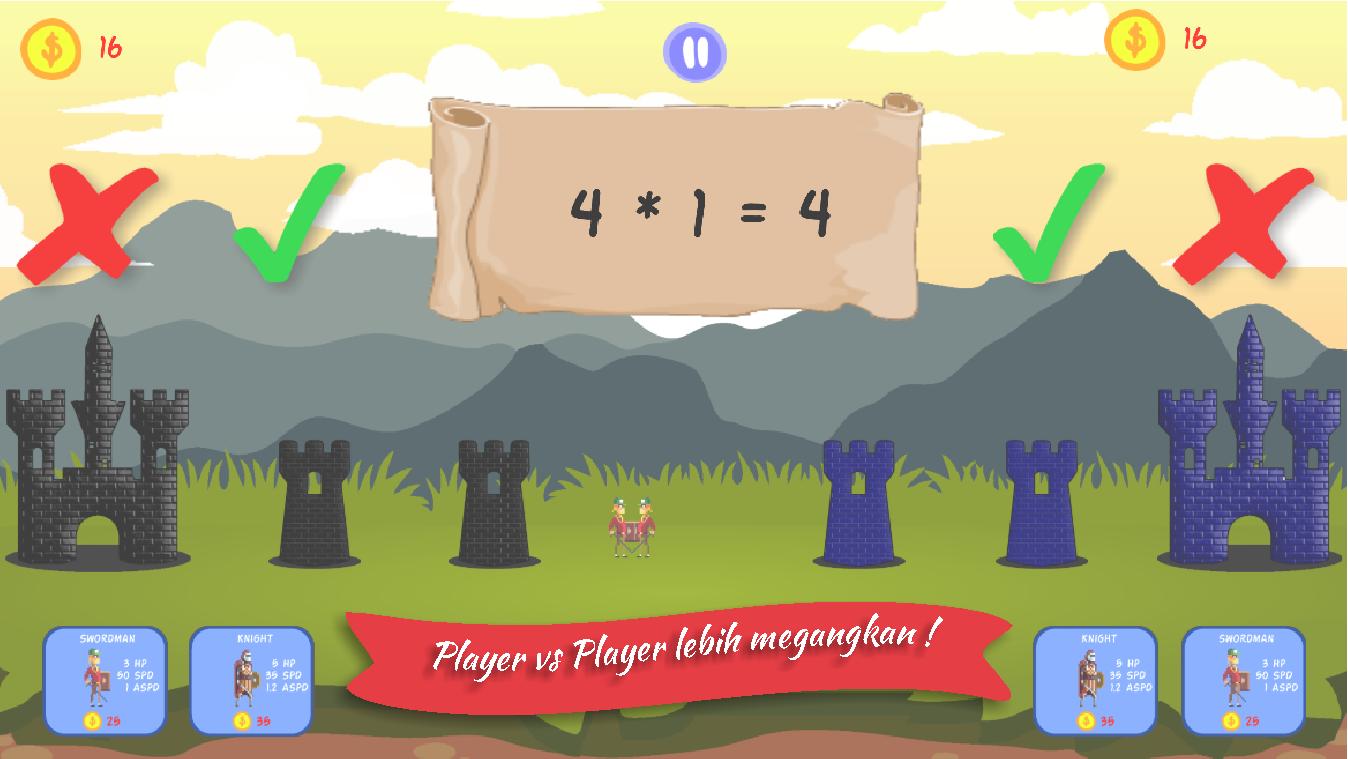Image resolution: width=1348 pixels, height=759 pixels.
Task: Answer correct with the green check above the black towers
Action: click(x=287, y=222)
